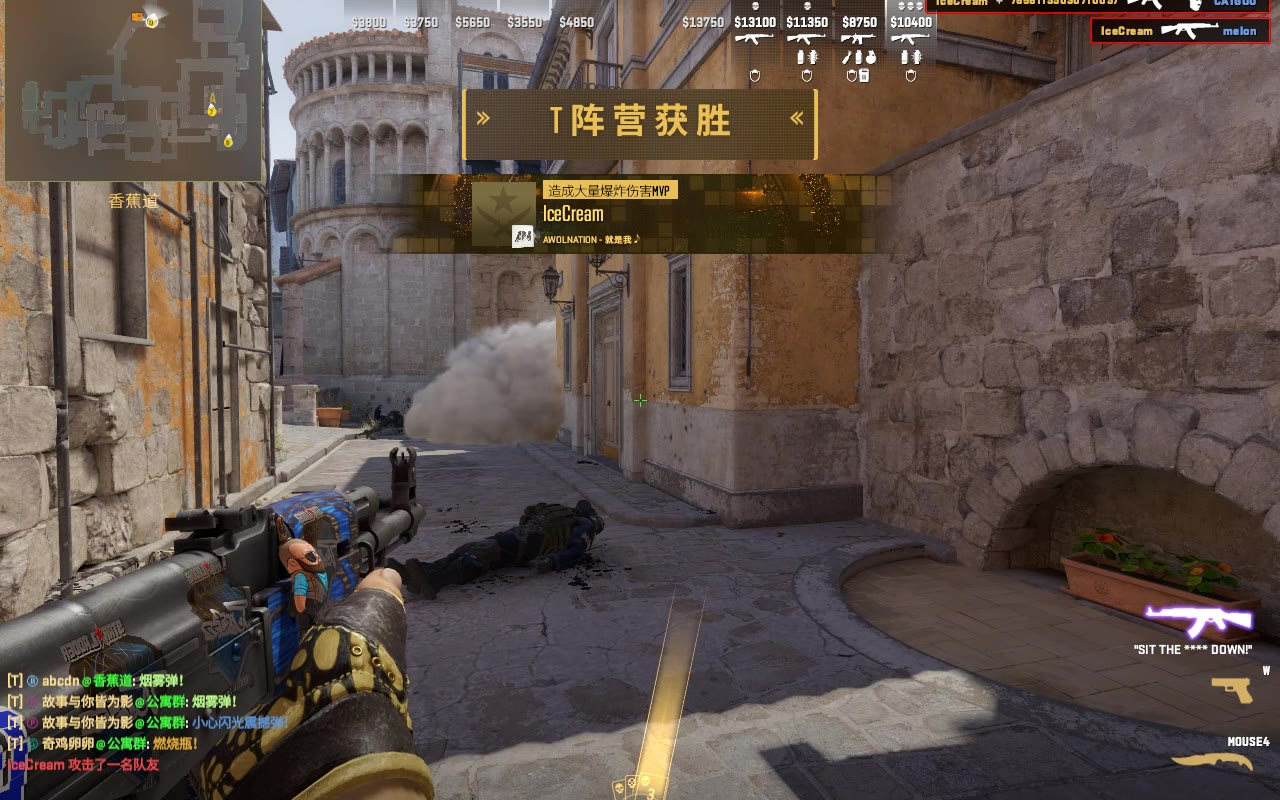Choose the knife weapon slot
Viewport: 1280px width, 800px height.
tap(1211, 762)
